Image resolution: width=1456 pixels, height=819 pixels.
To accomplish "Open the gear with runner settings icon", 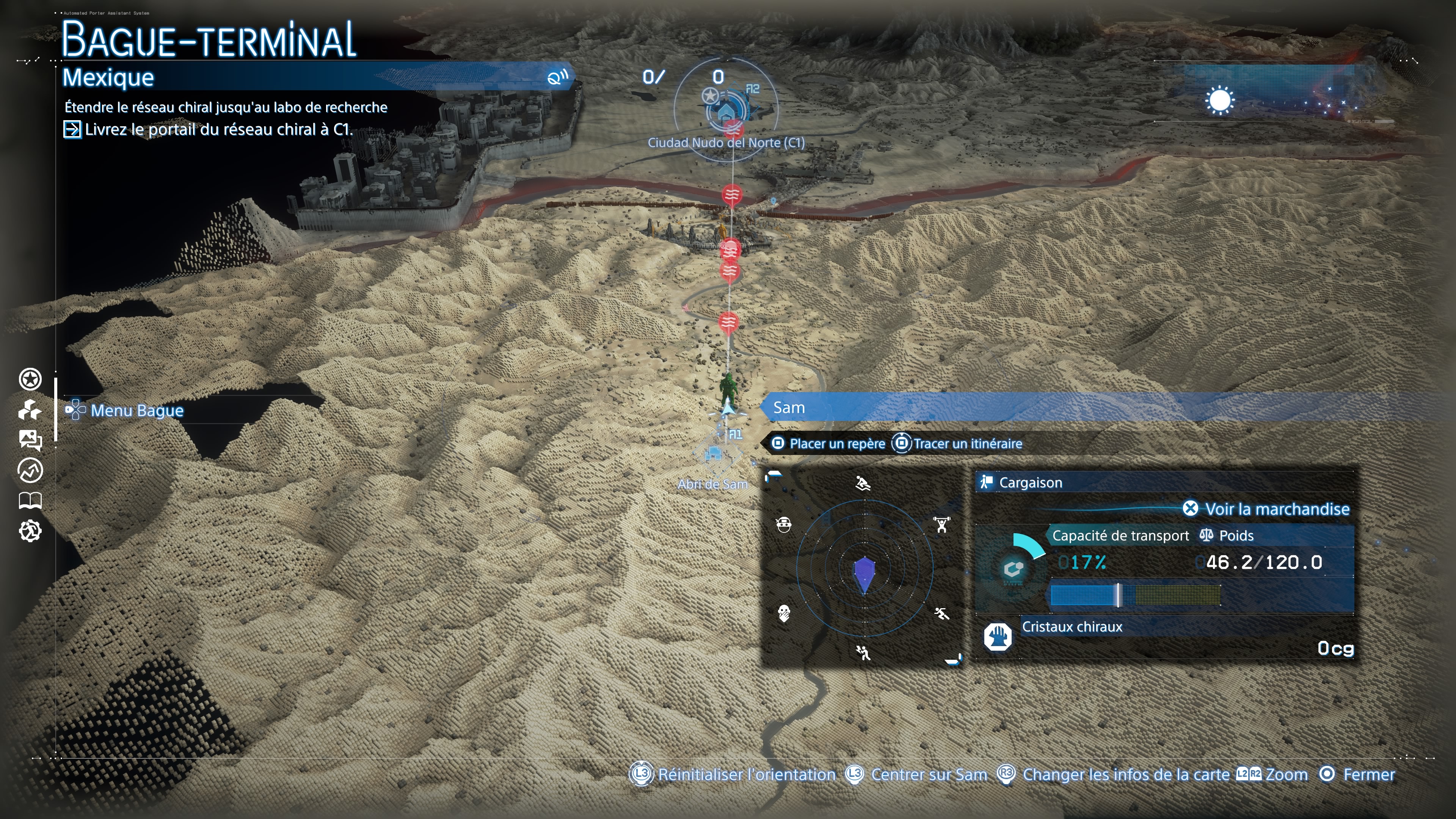I will point(30,531).
